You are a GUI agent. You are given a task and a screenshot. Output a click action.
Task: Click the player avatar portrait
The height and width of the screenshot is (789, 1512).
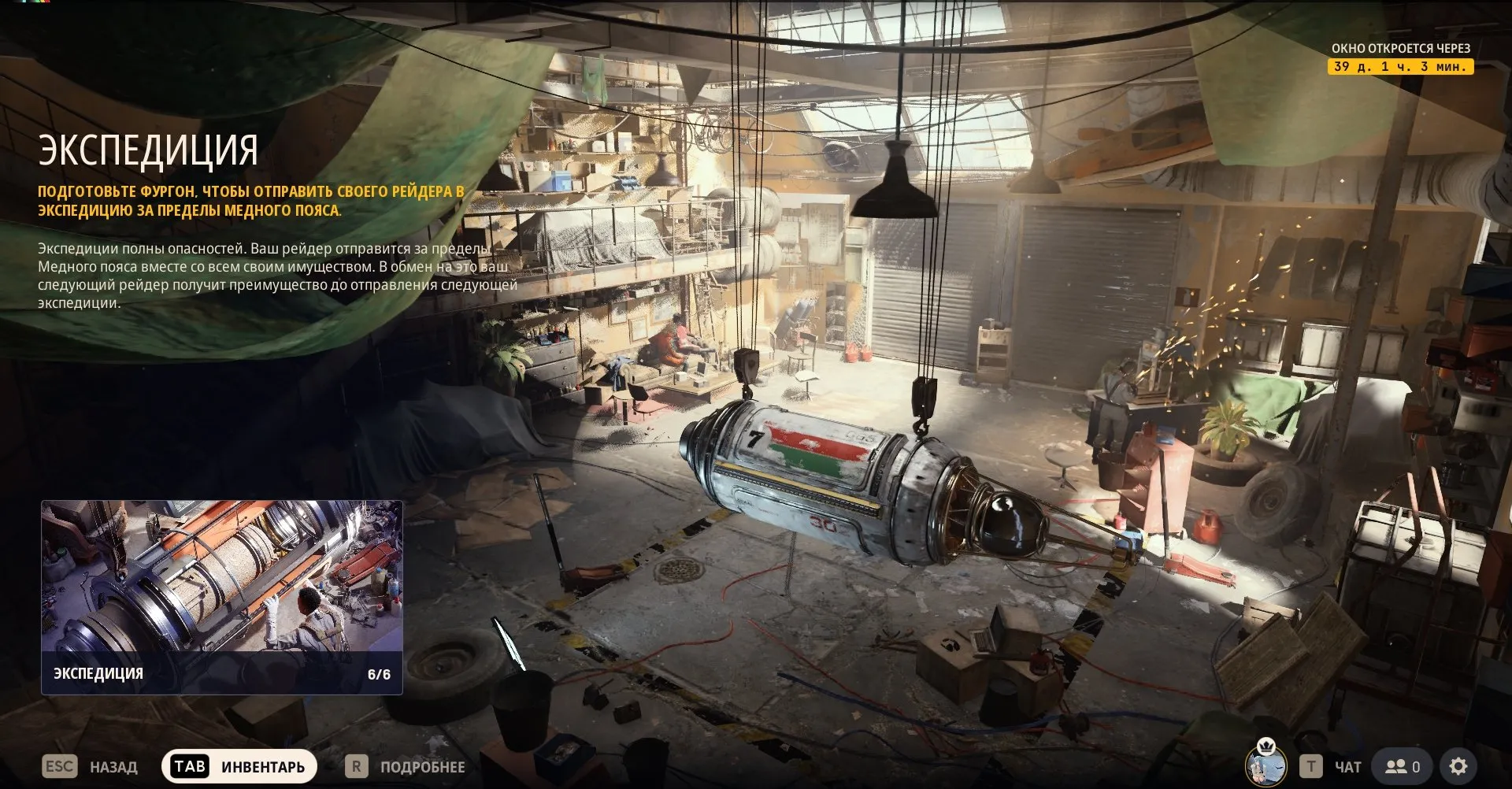tap(1265, 764)
